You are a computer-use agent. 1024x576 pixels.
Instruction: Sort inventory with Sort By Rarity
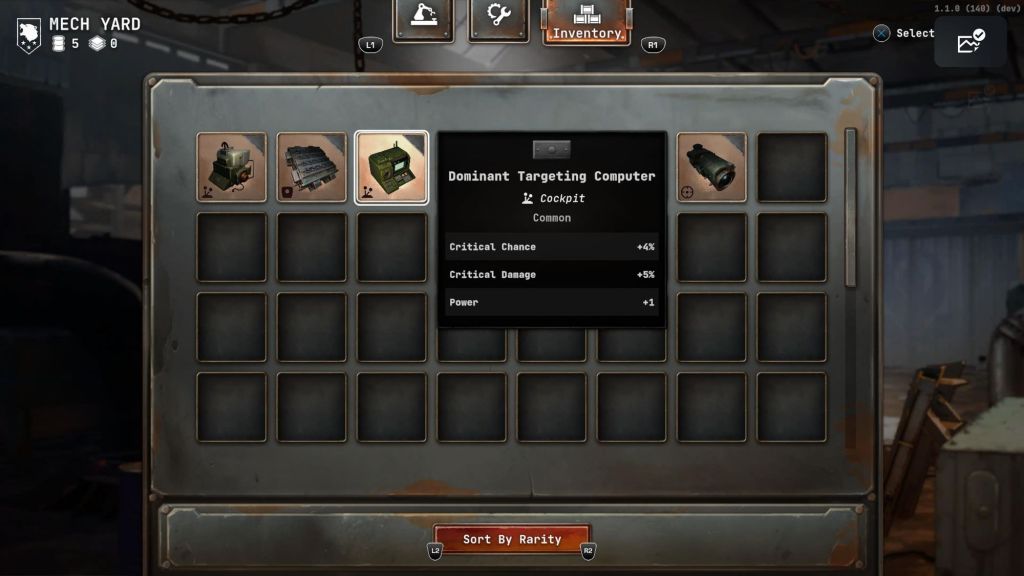[x=511, y=540]
